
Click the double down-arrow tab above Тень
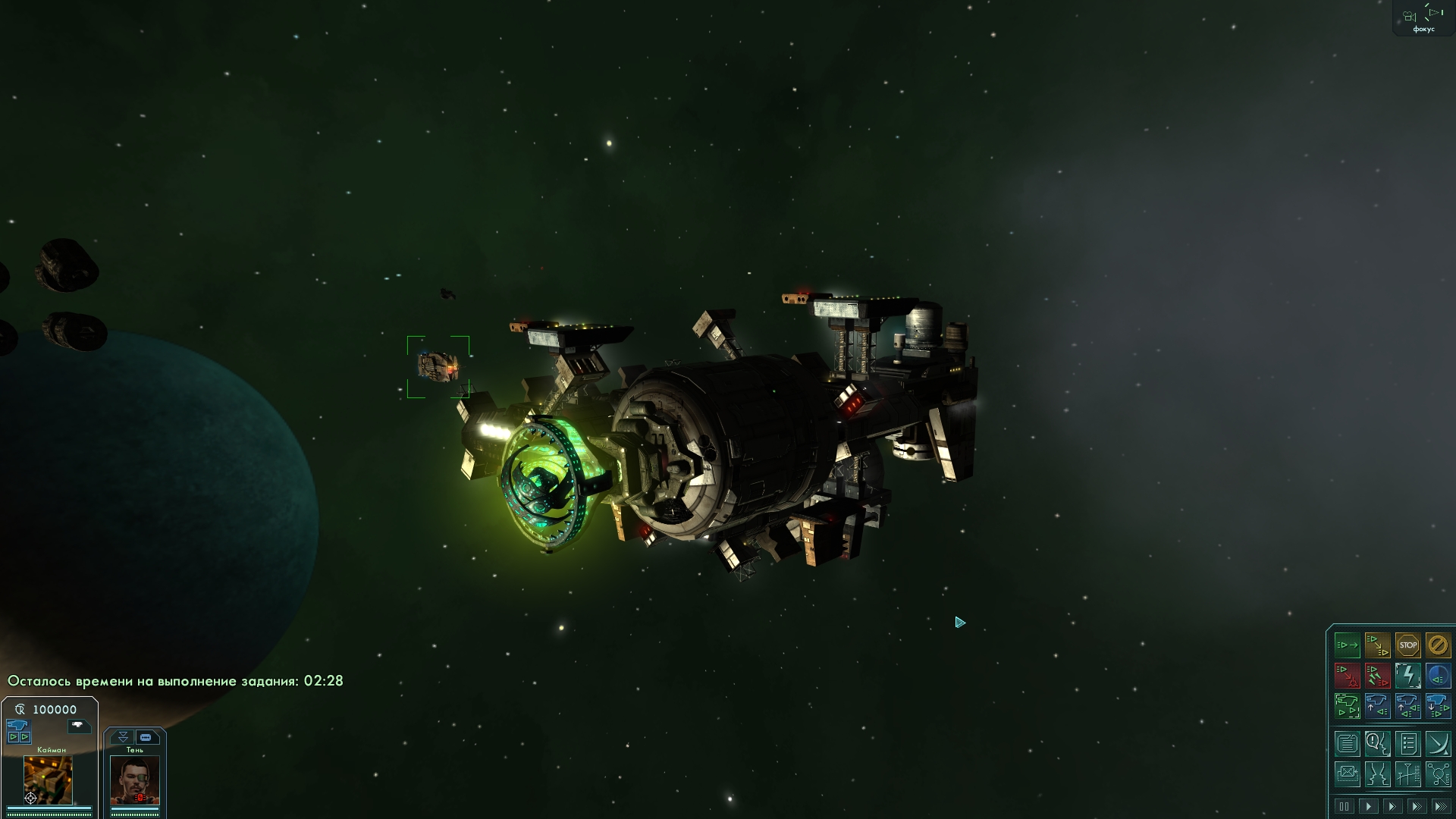(x=123, y=737)
